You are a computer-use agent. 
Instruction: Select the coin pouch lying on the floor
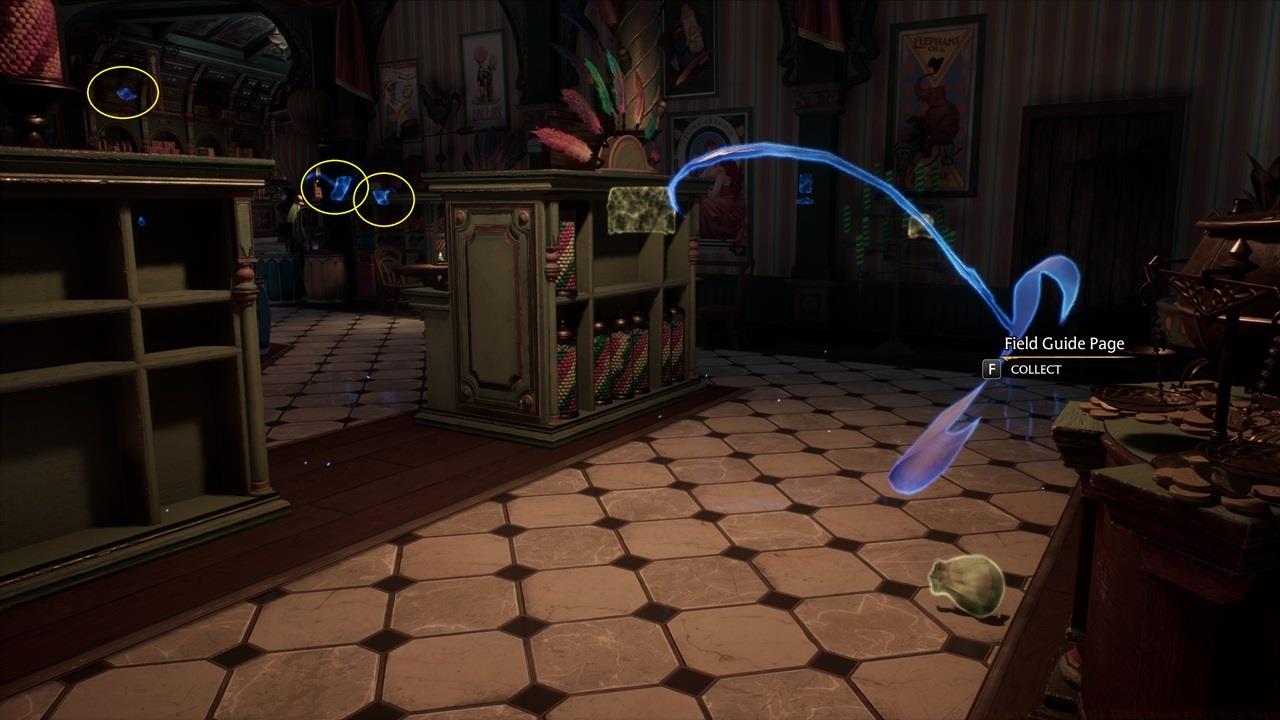963,586
